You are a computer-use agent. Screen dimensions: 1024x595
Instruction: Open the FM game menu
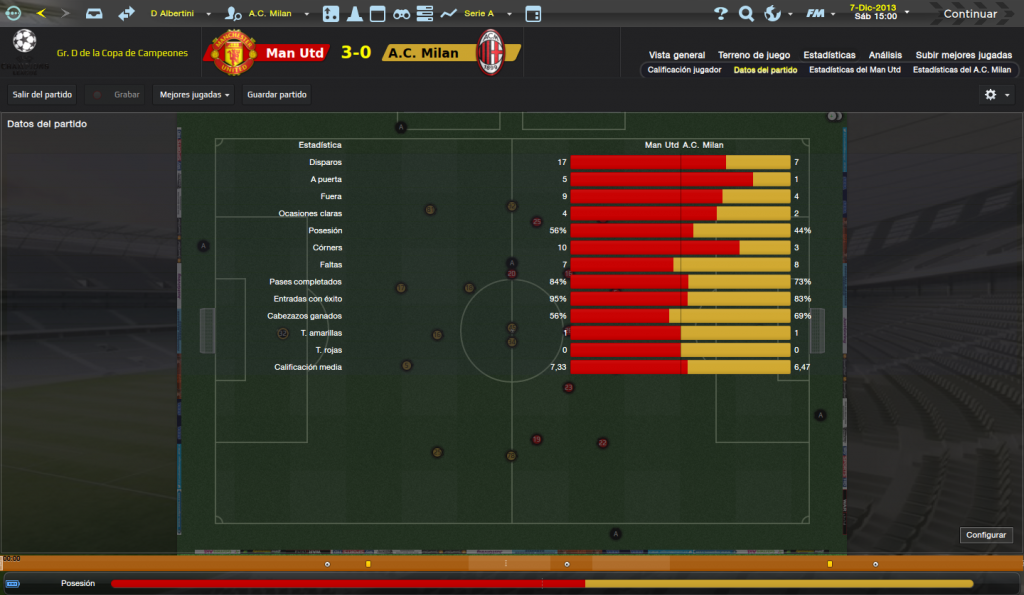pyautogui.click(x=820, y=14)
